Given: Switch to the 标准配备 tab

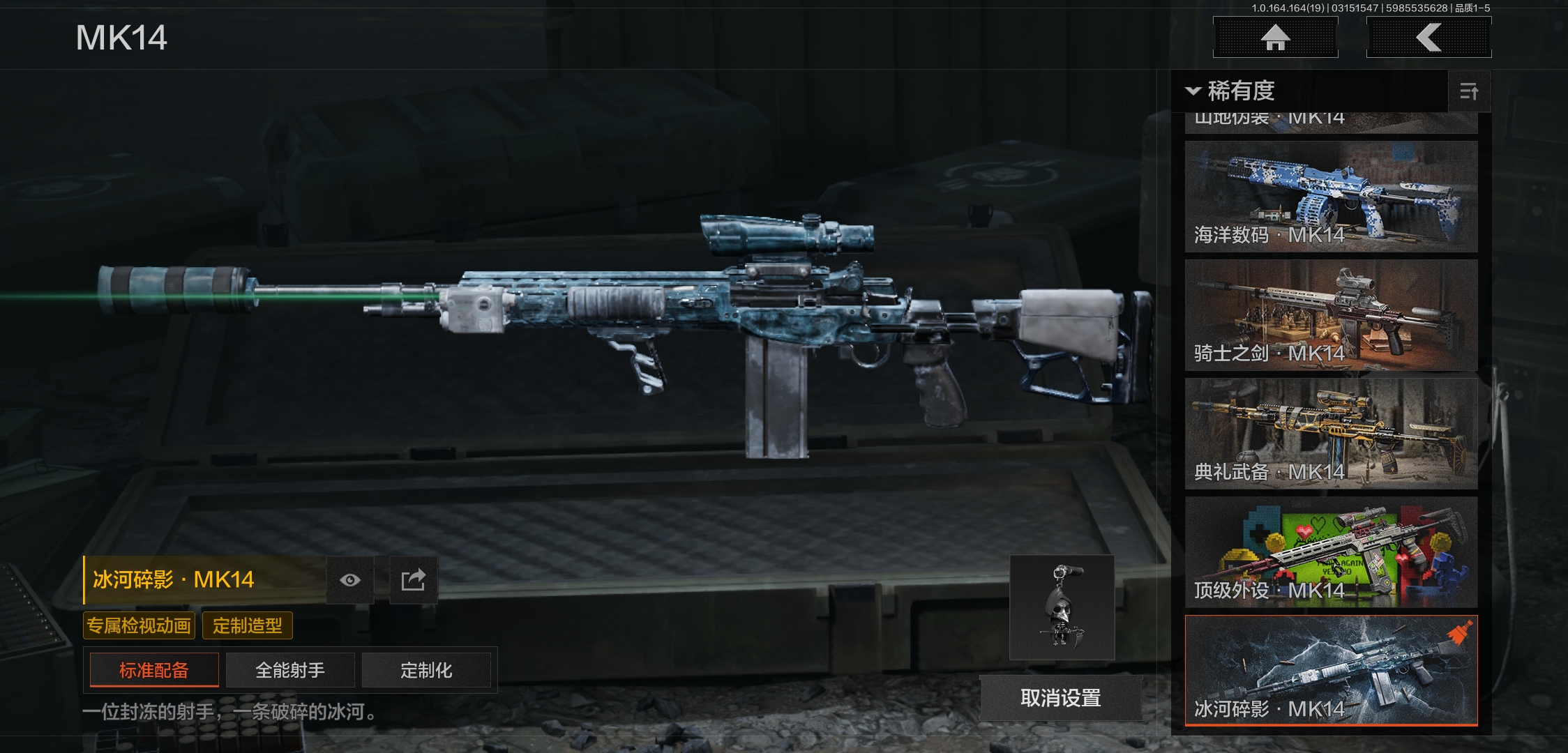Looking at the screenshot, I should click(154, 670).
